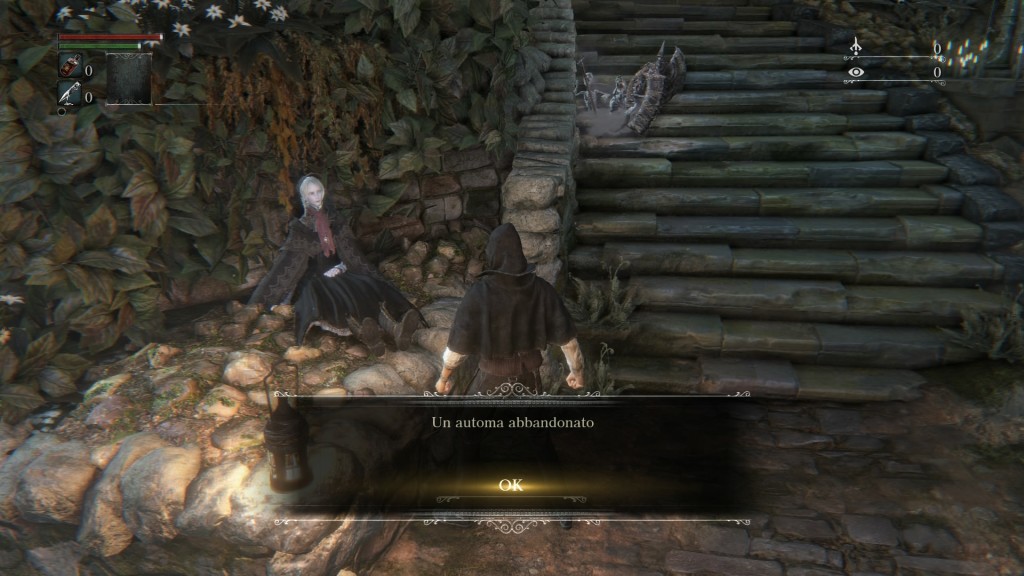This screenshot has height=576, width=1024.
Task: Select the quicksilver bullet icon
Action: click(x=71, y=95)
